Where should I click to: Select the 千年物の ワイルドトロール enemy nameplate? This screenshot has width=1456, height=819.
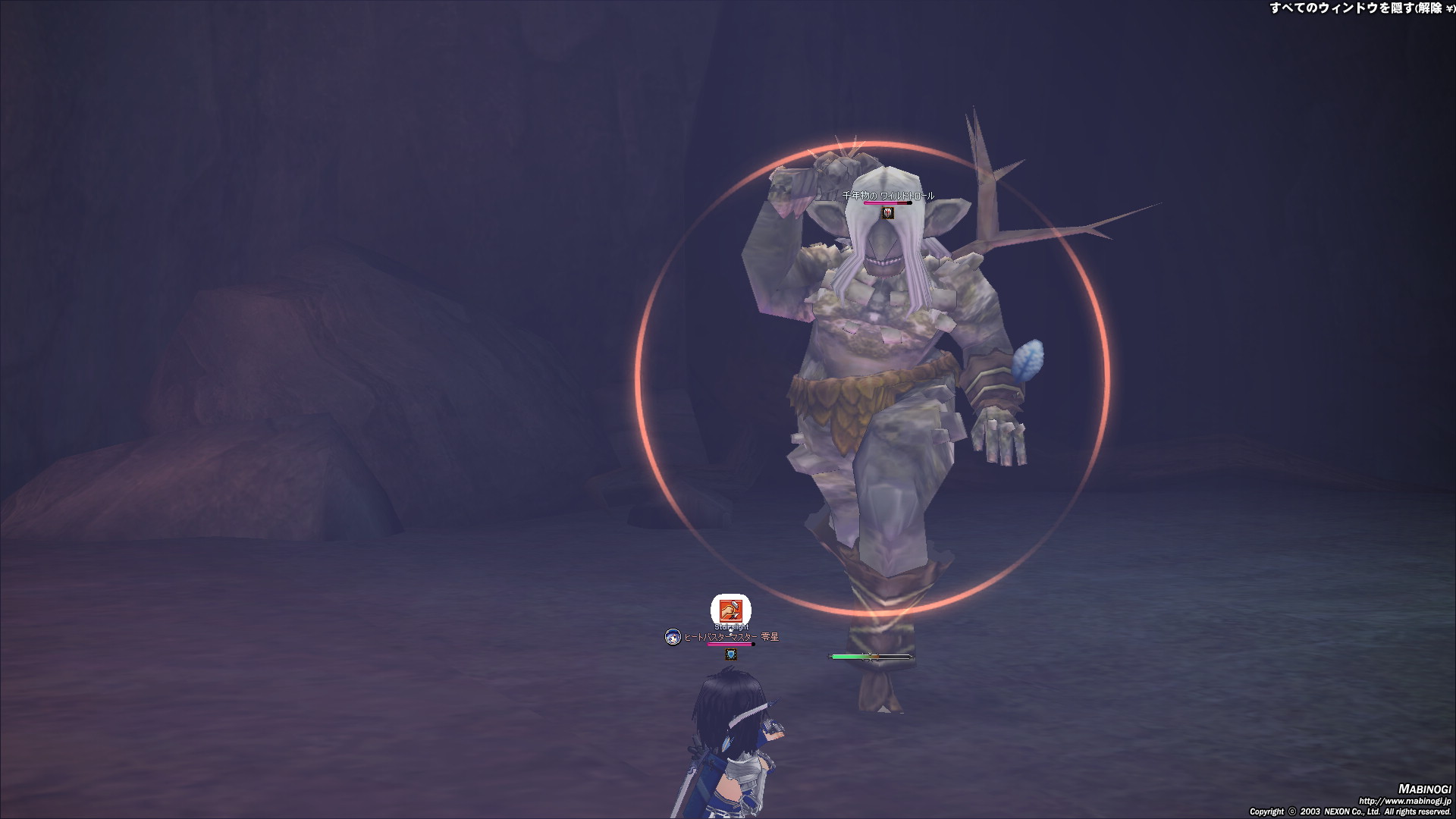click(888, 196)
